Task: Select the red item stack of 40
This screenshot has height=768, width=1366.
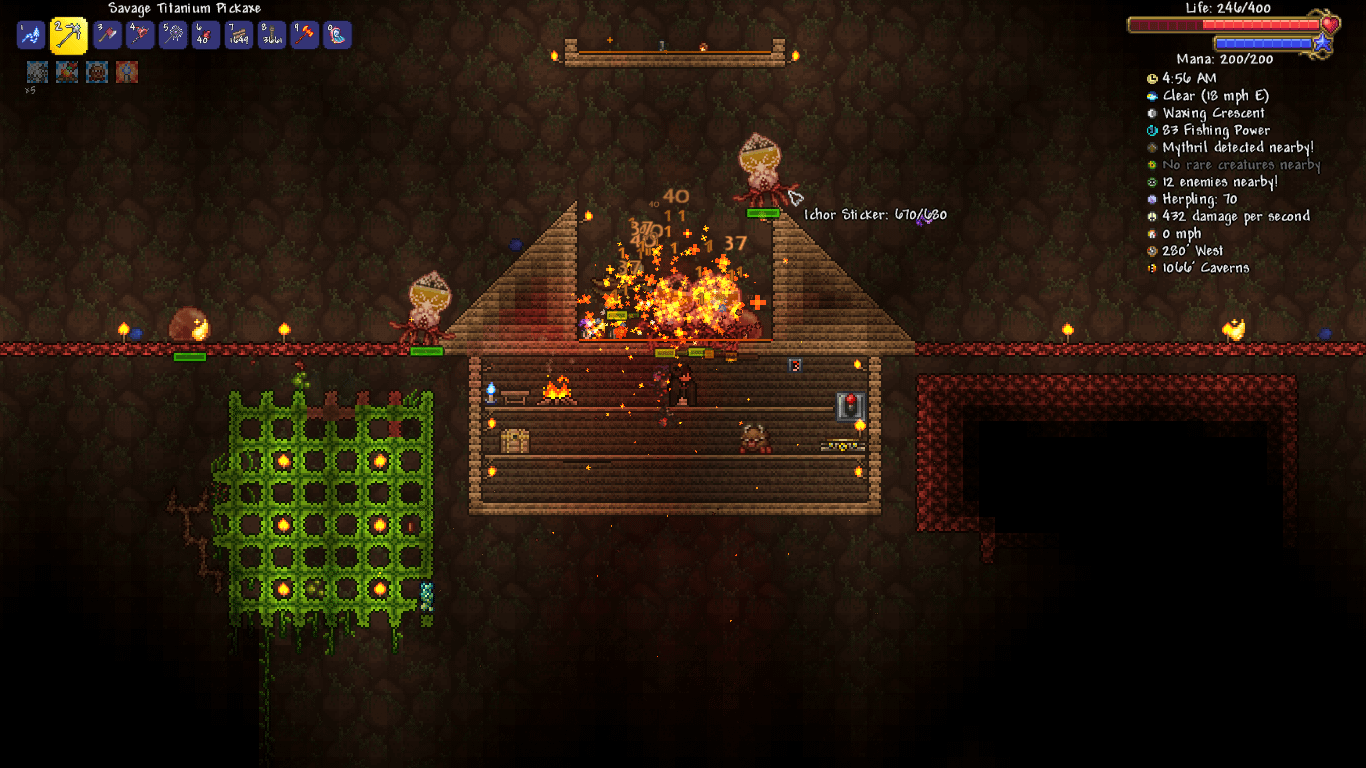Action: pos(206,35)
